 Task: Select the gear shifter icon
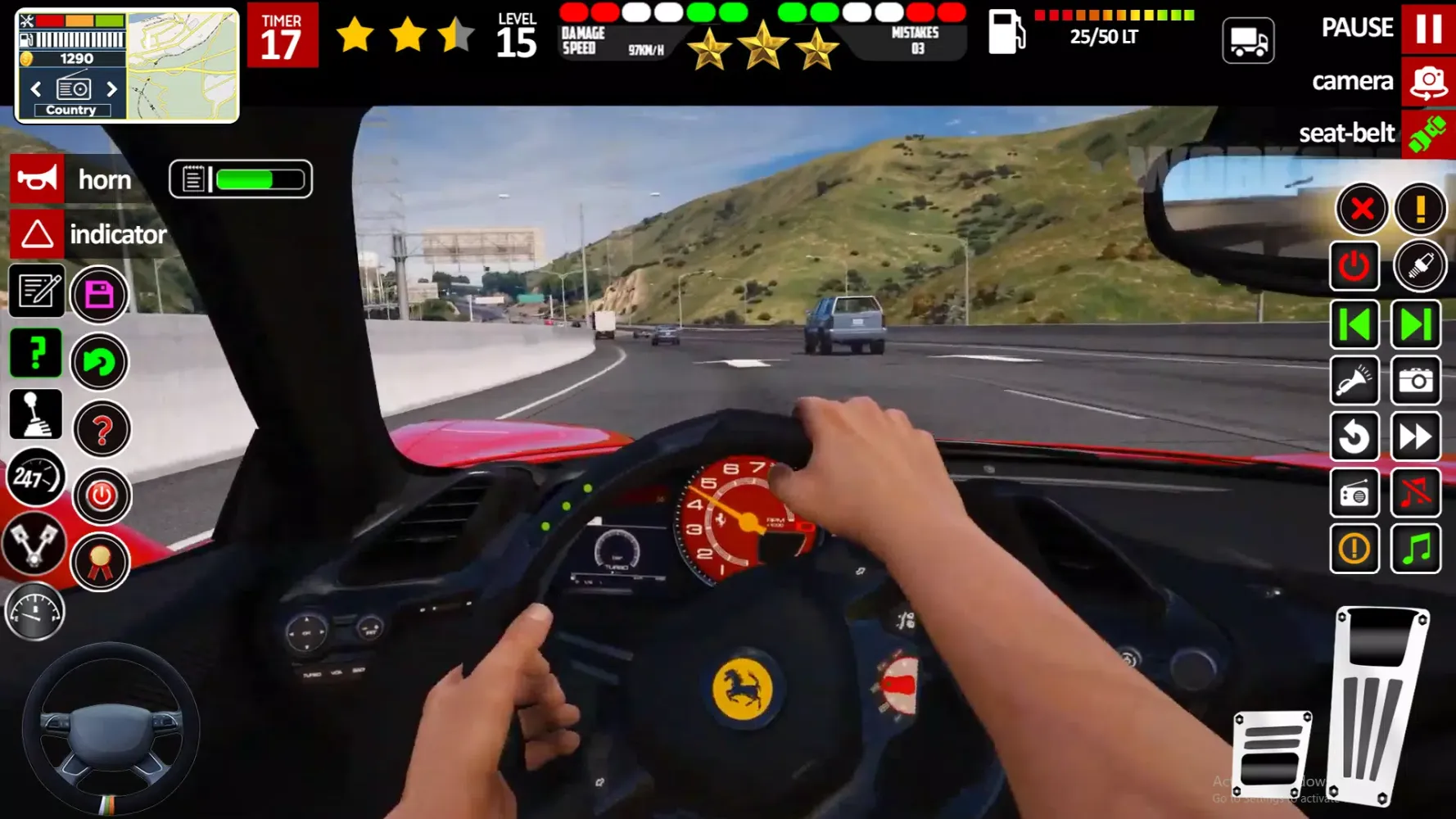tap(34, 414)
